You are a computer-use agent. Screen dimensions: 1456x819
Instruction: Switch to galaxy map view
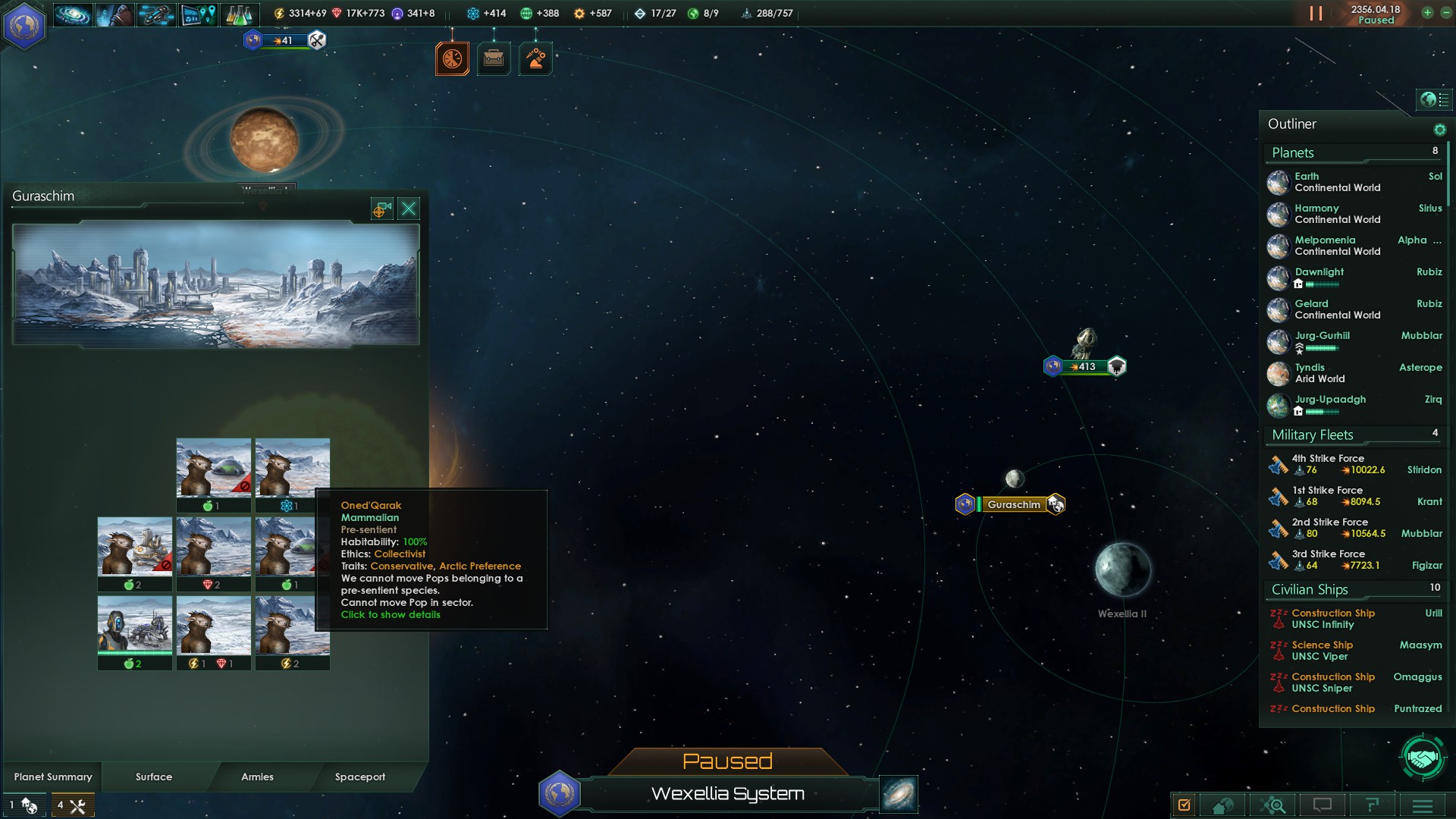click(899, 794)
